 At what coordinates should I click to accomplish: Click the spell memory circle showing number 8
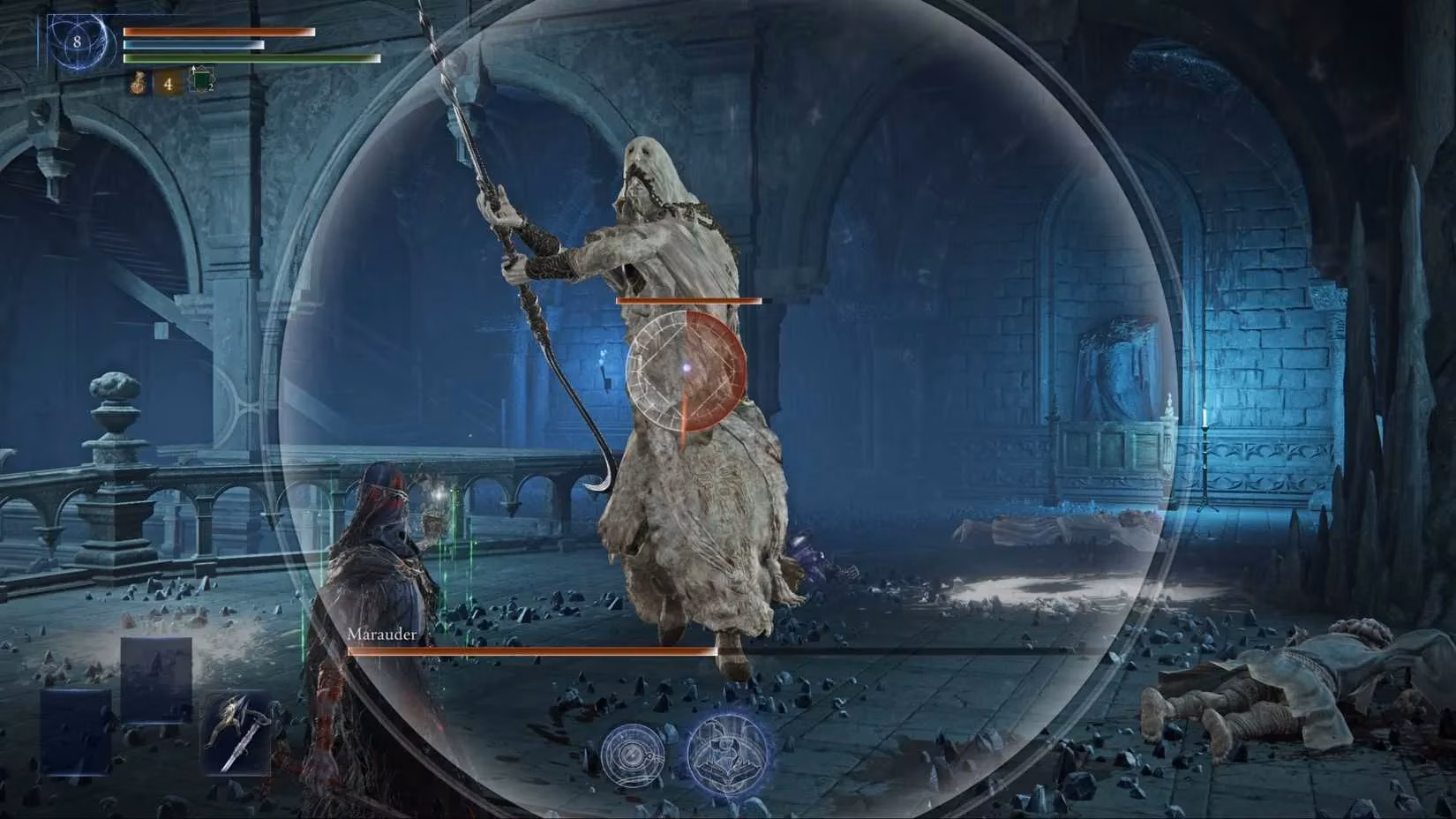point(78,41)
